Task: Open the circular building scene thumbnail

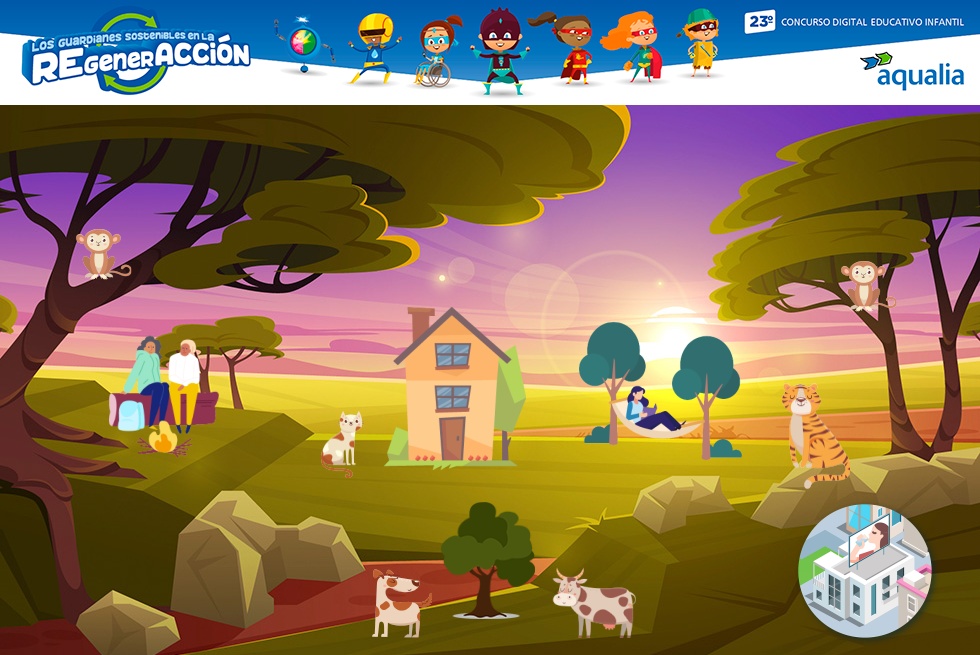Action: [865, 571]
